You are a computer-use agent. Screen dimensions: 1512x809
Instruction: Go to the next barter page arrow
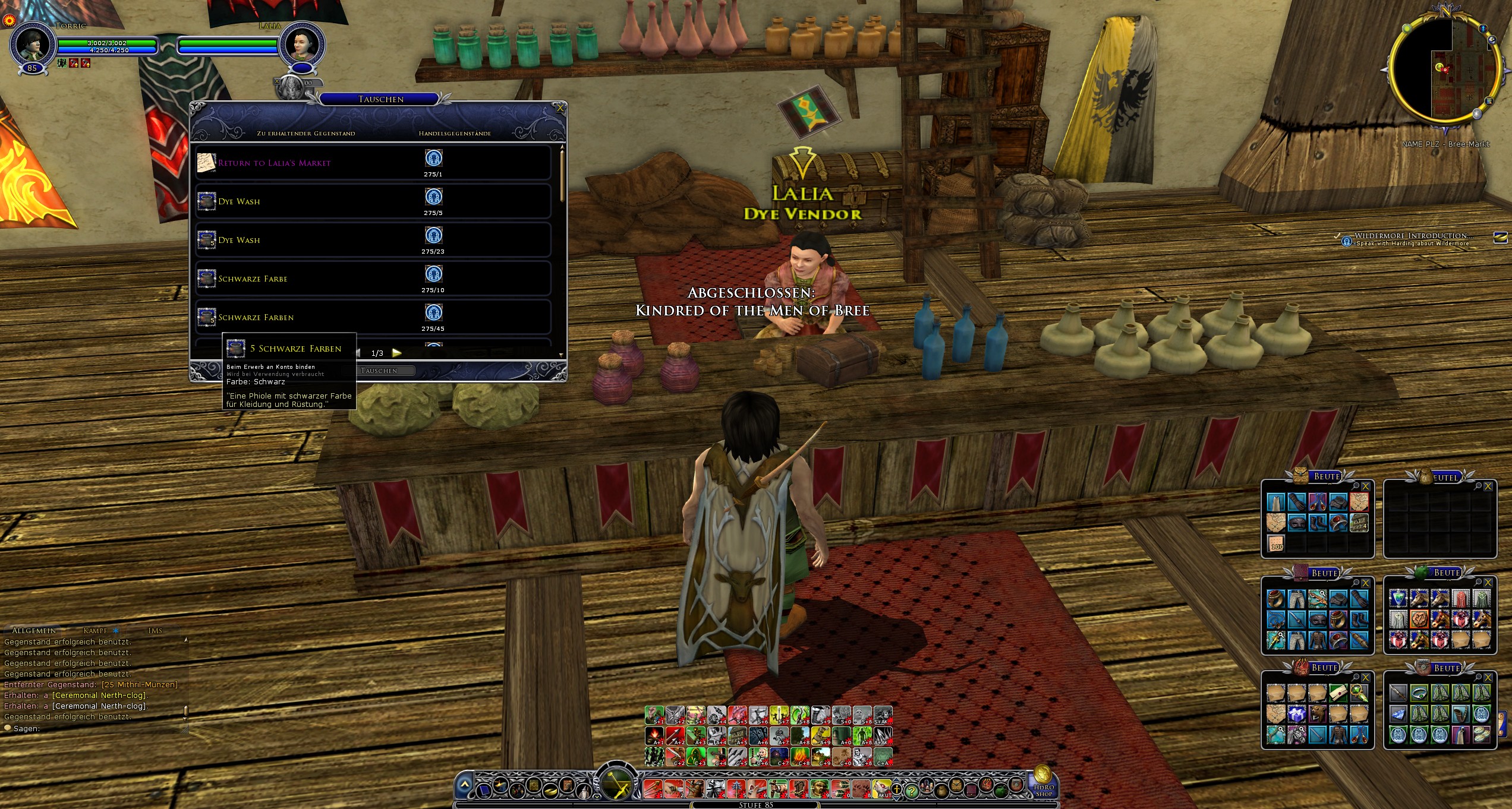(x=397, y=353)
